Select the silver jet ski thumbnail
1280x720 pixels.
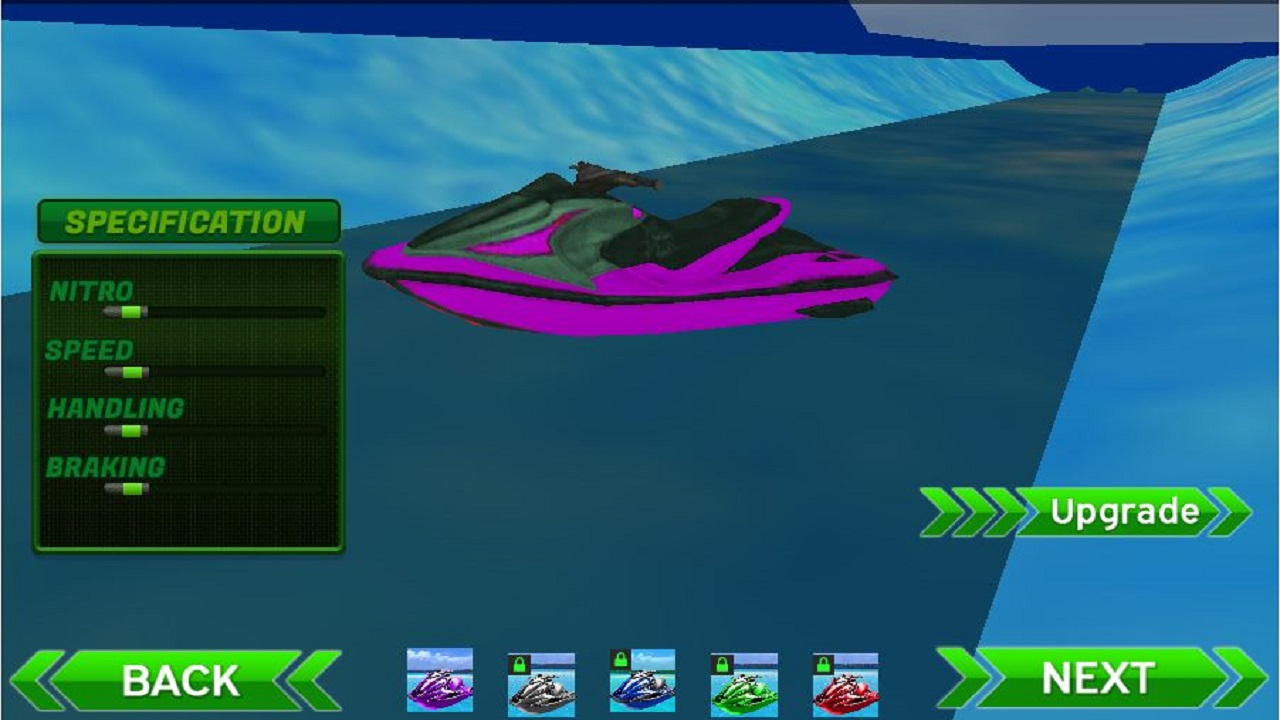click(x=541, y=685)
